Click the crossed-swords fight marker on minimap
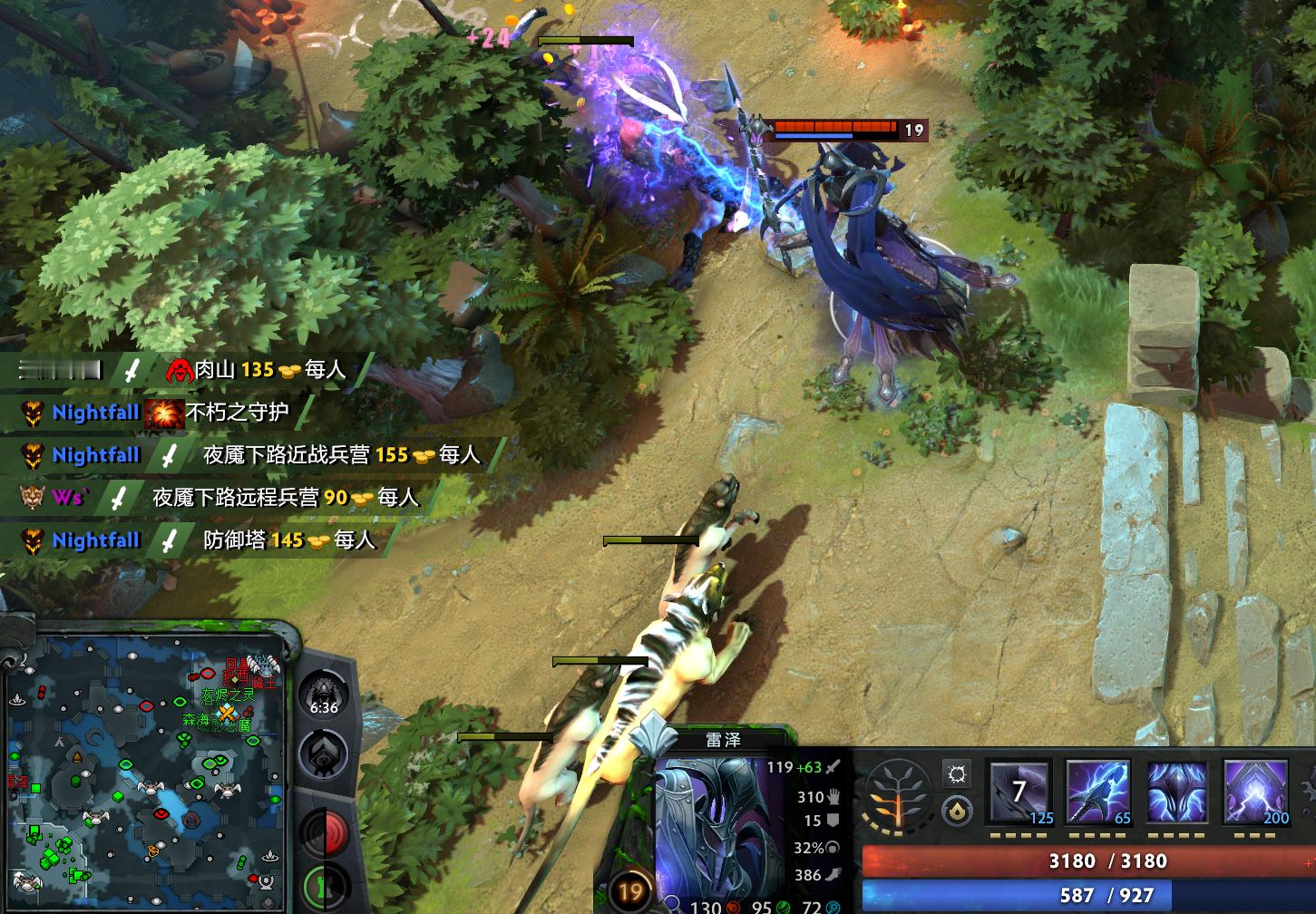 226,713
